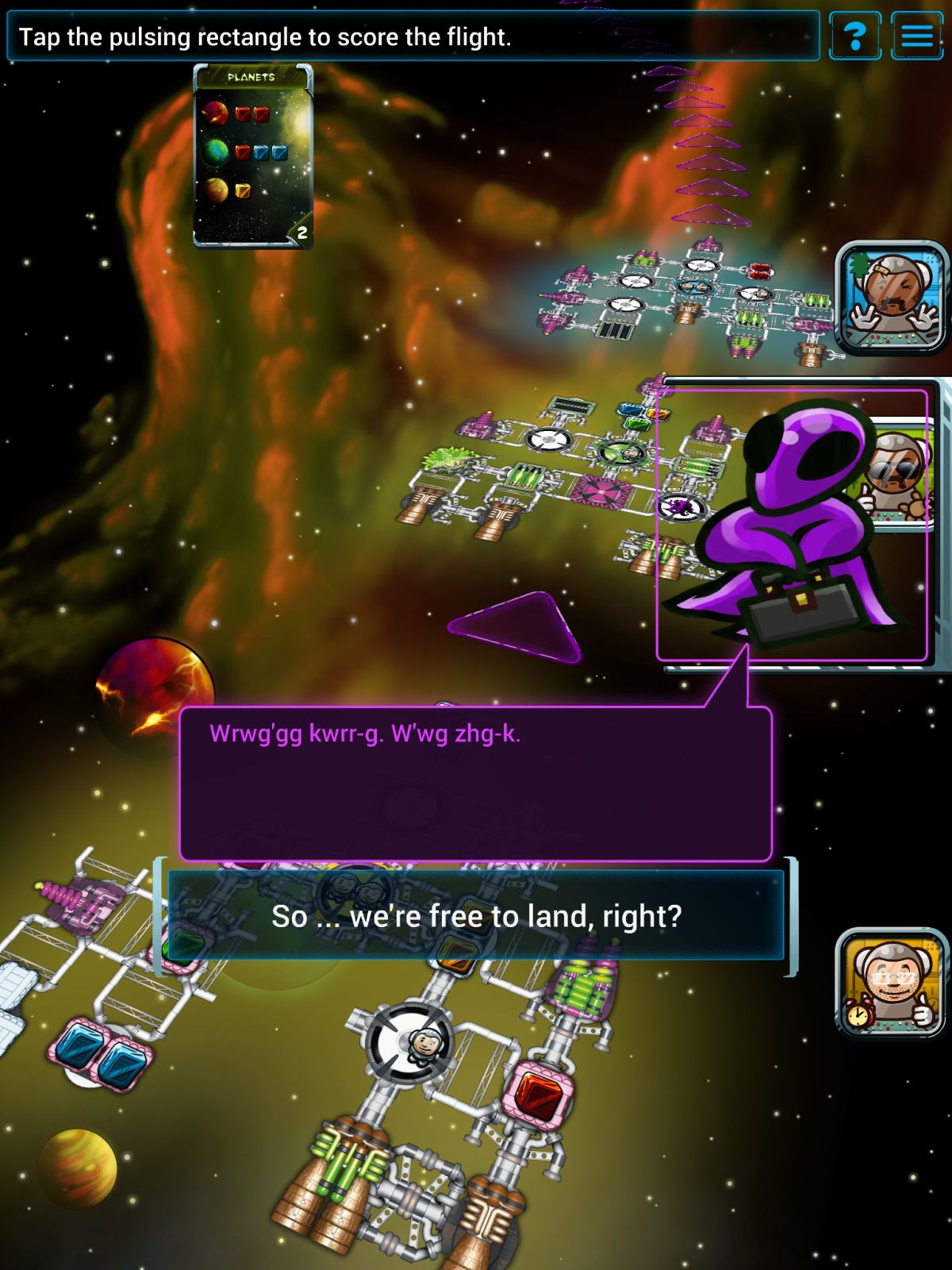Click the yellow pilot avatar with clock
Image resolution: width=952 pixels, height=1270 pixels.
pos(892,983)
